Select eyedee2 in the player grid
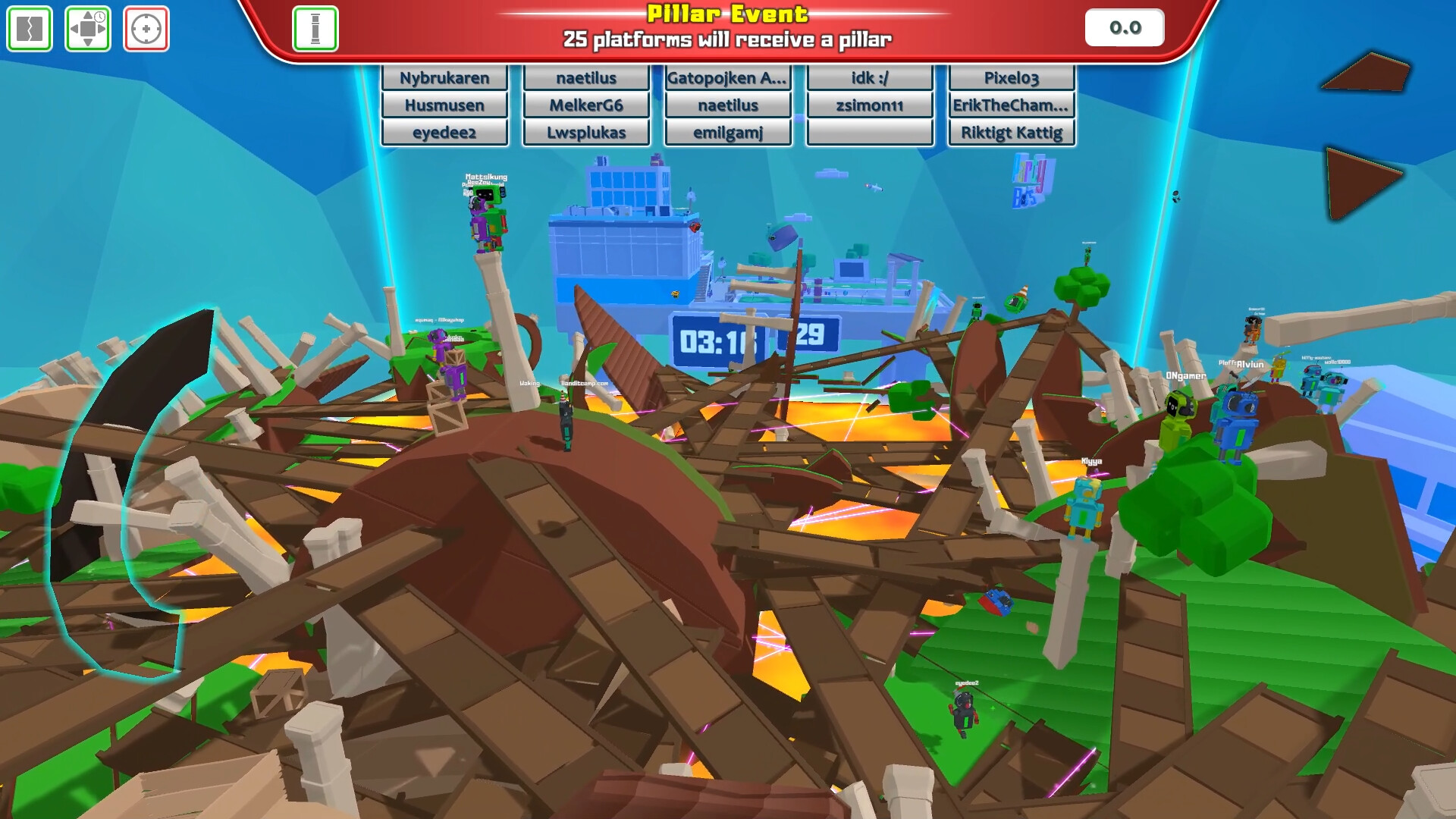 pos(444,132)
